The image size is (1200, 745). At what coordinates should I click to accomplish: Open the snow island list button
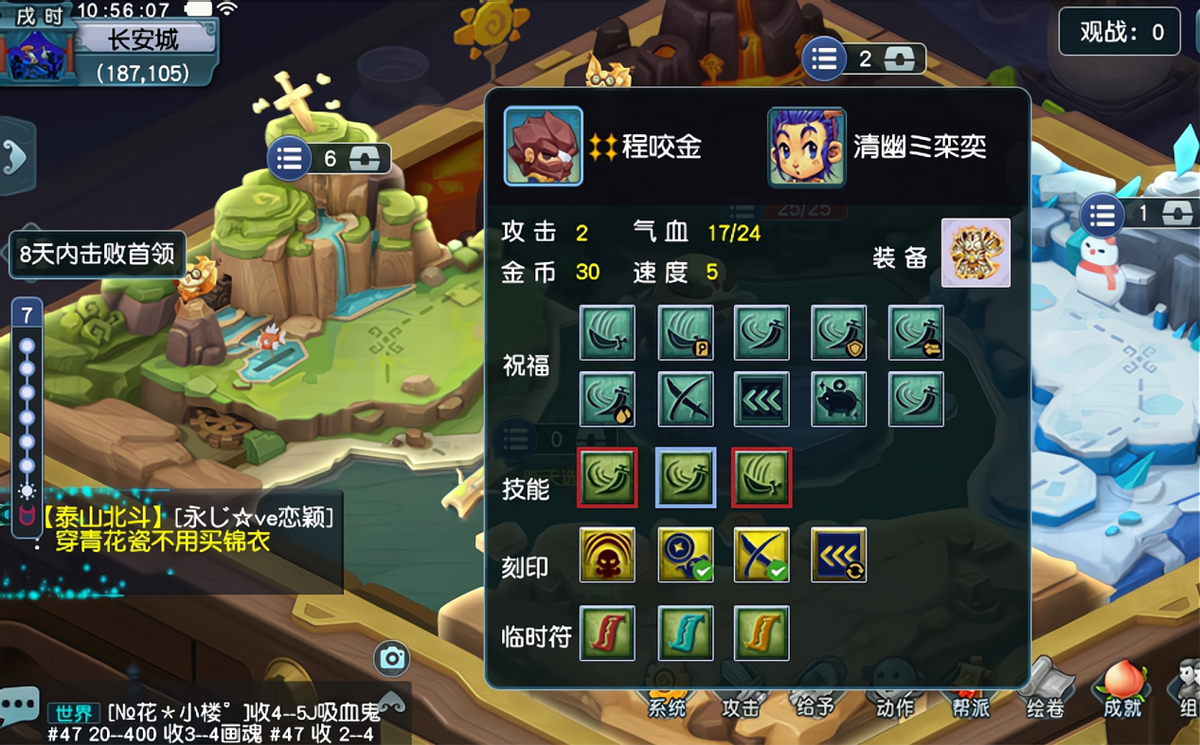tap(1102, 214)
